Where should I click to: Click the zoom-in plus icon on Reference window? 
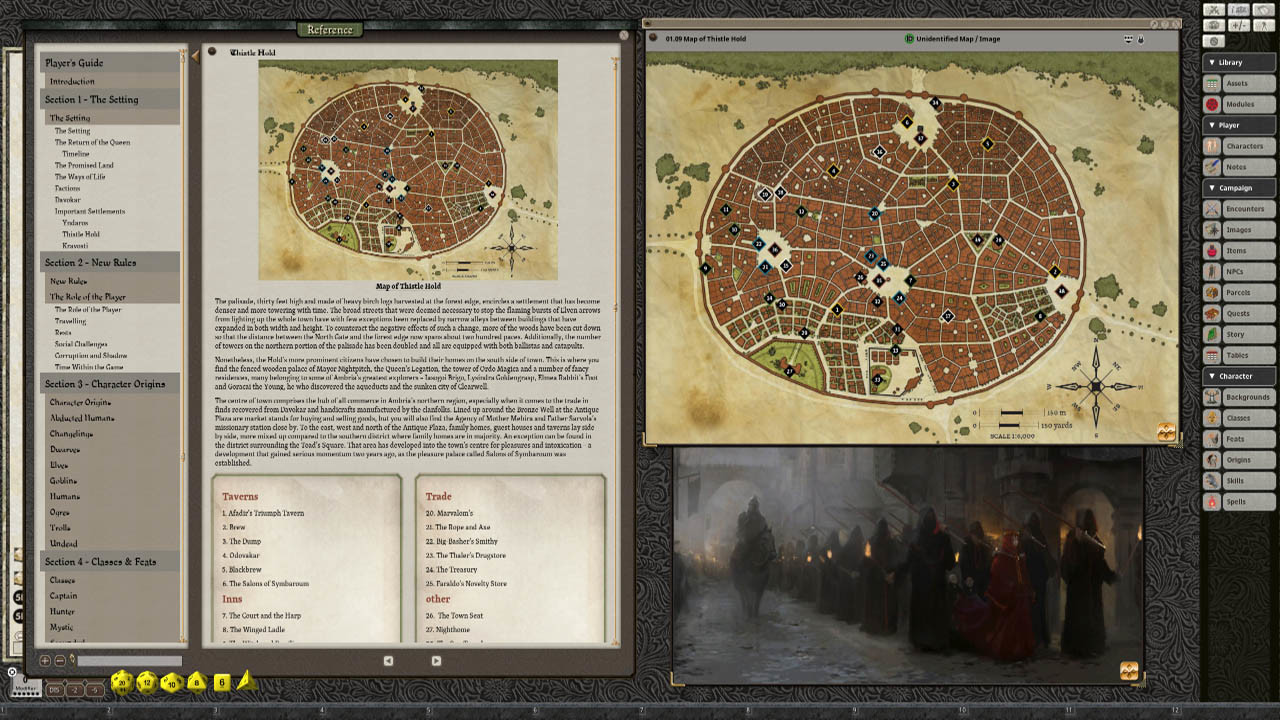point(45,661)
